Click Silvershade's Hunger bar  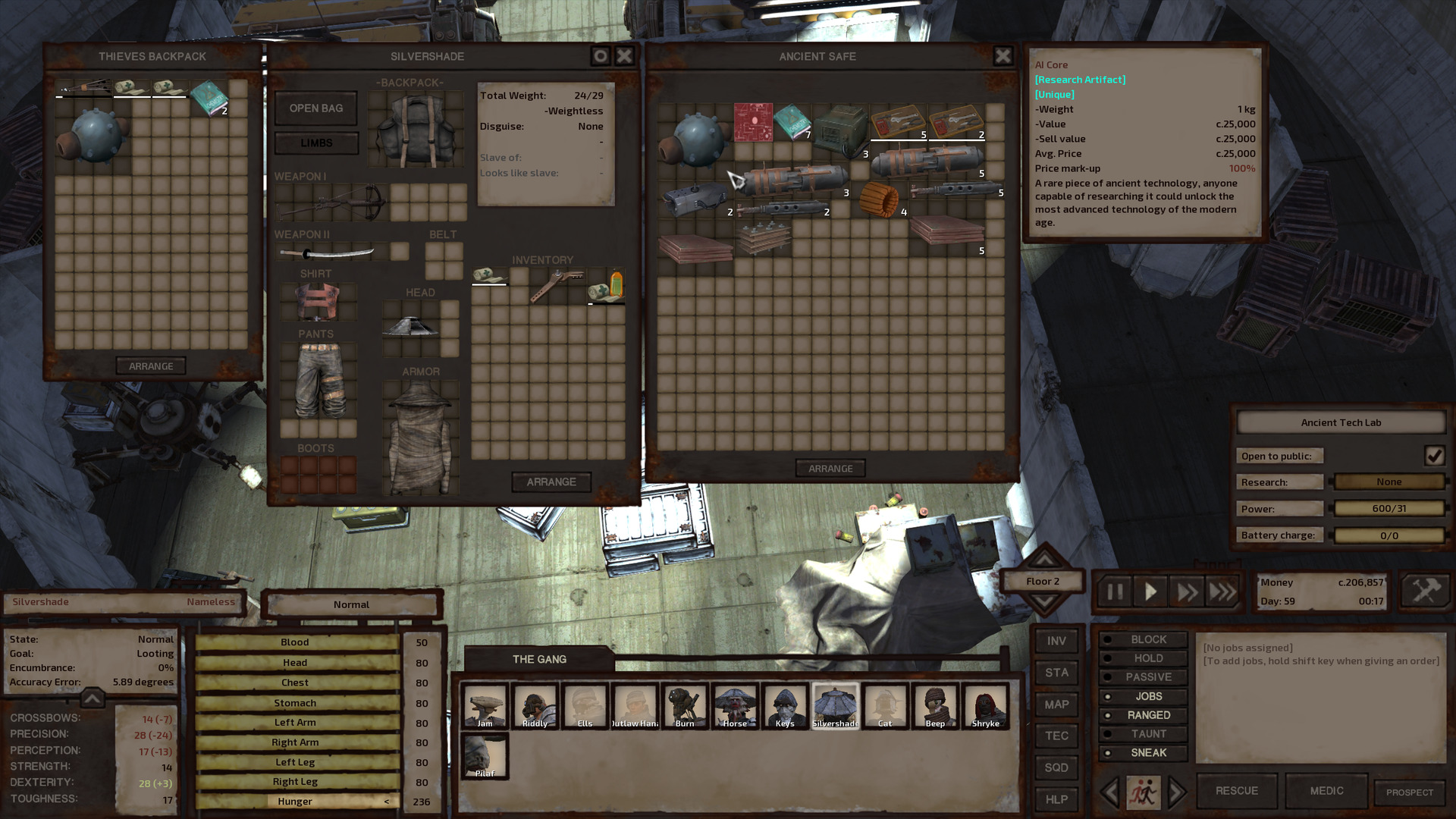click(x=296, y=801)
